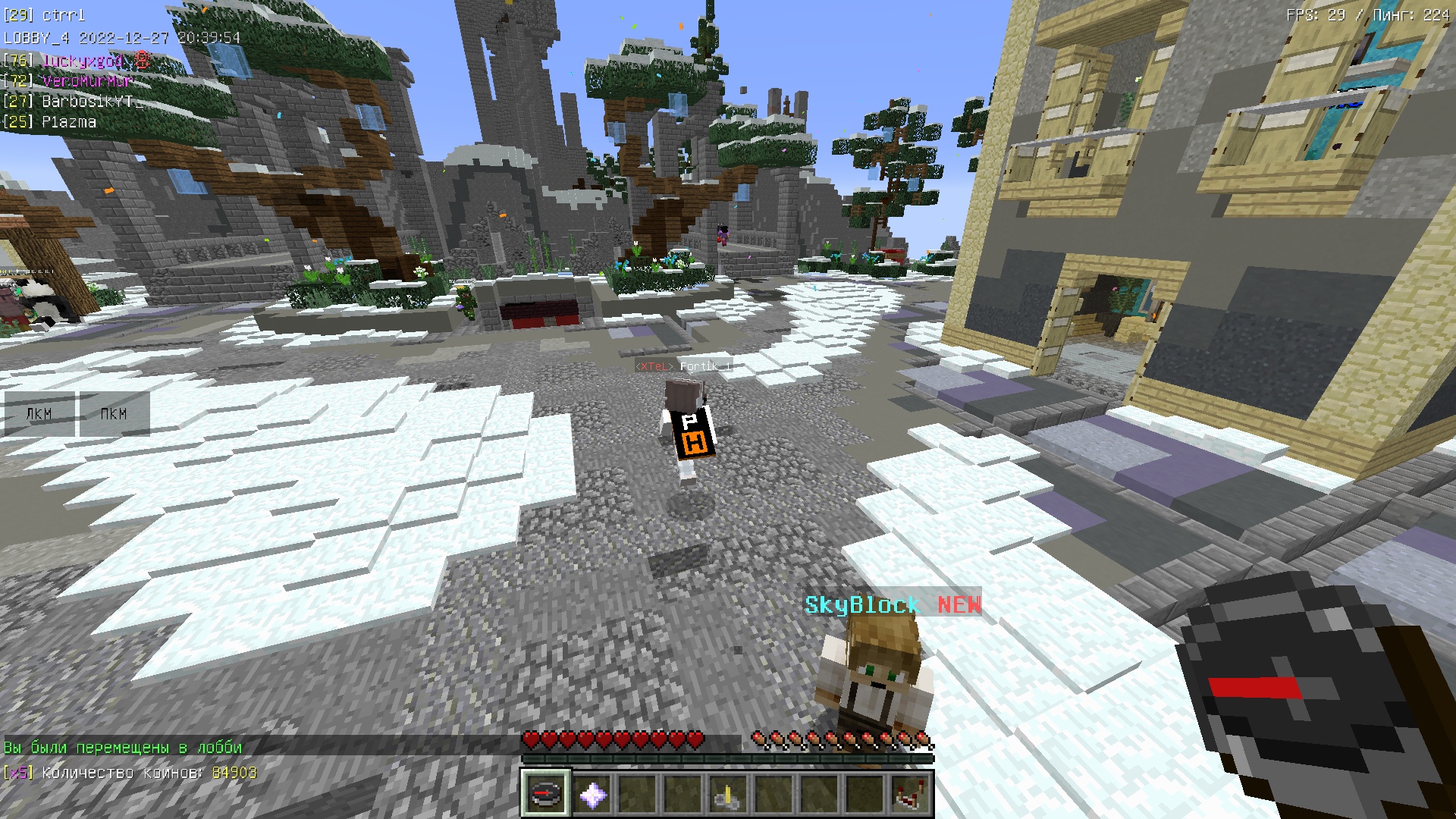Select the compass hotbar slot
The width and height of the screenshot is (1456, 819).
pyautogui.click(x=544, y=794)
